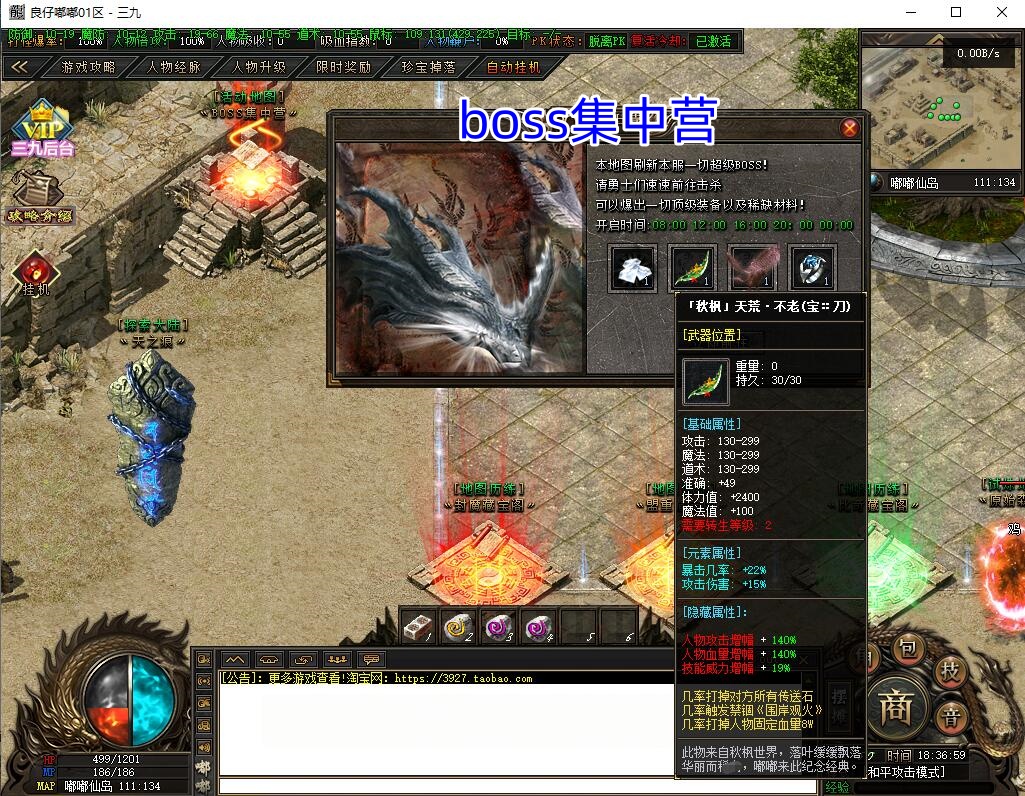Open the 技 skills button
Image resolution: width=1025 pixels, height=796 pixels.
[950, 672]
